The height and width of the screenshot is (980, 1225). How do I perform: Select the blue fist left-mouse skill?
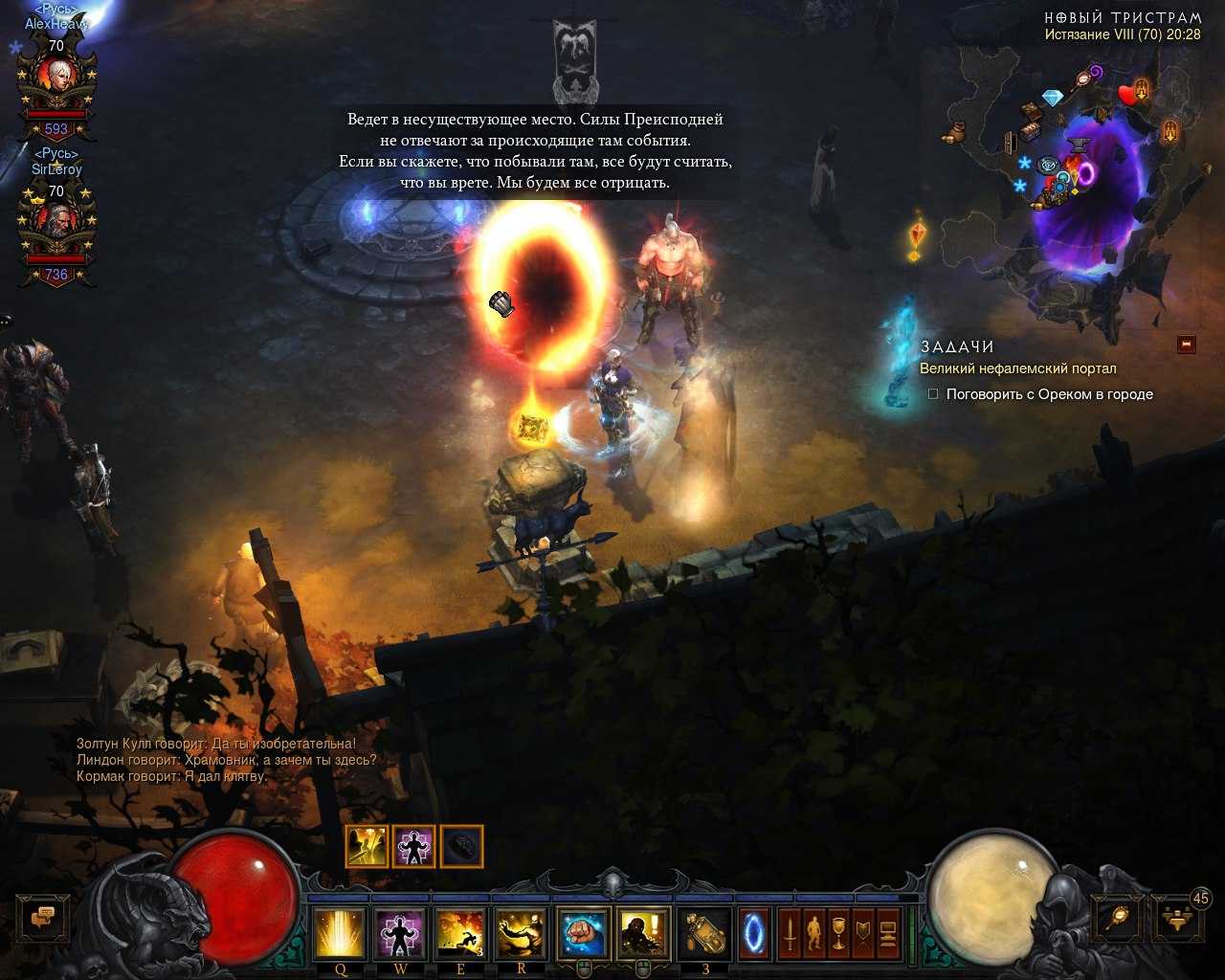tap(584, 933)
